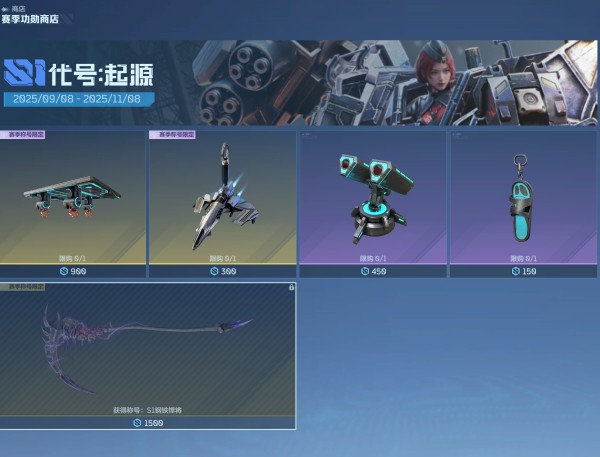
Task: Choose the fighter jet item card
Action: point(222,195)
